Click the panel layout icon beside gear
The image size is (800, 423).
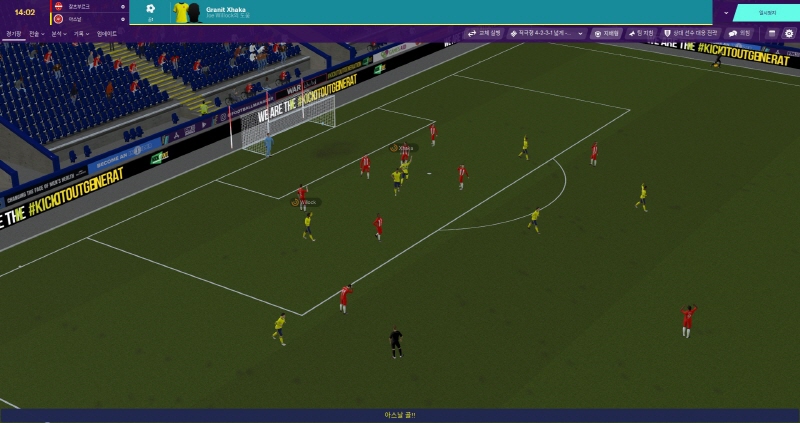click(x=772, y=33)
